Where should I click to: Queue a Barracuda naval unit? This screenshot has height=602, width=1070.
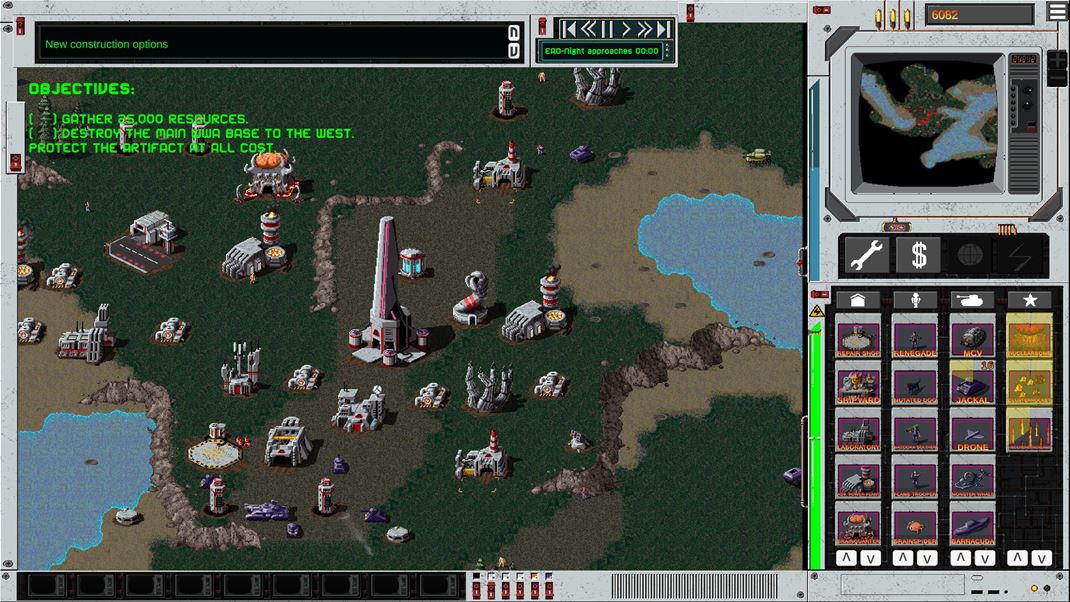(971, 526)
